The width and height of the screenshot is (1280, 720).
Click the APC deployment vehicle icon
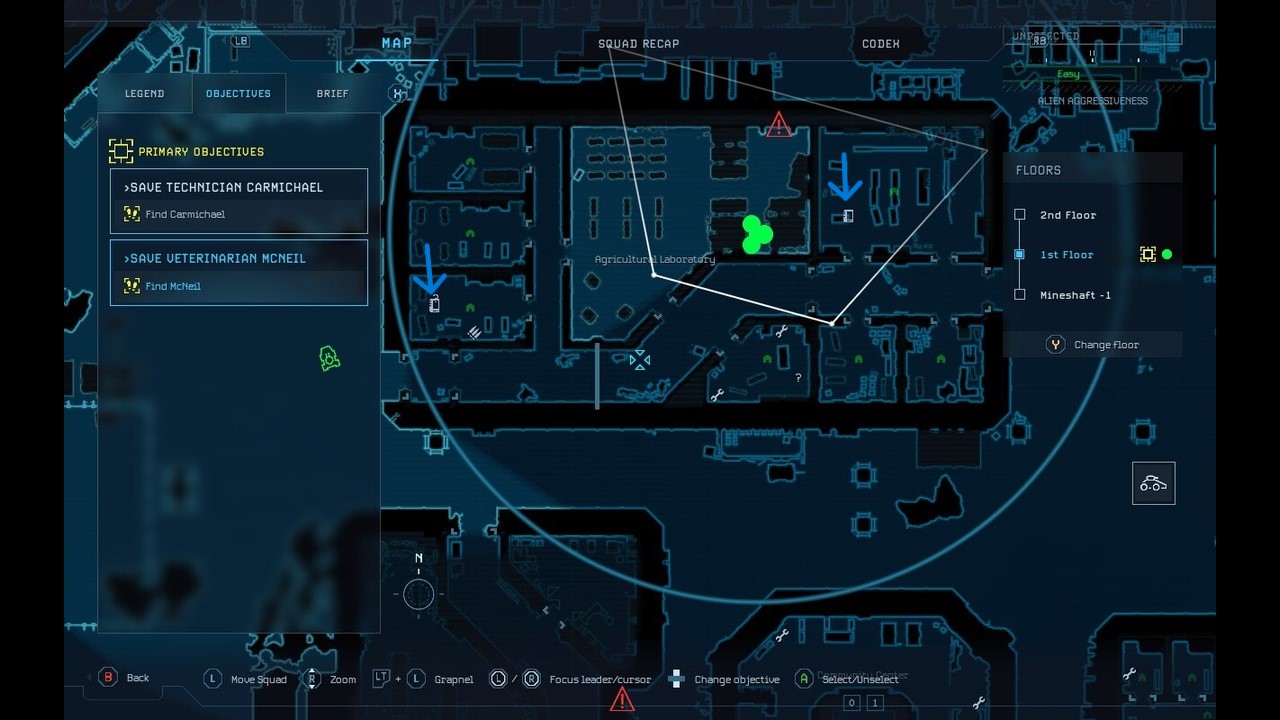(x=1153, y=482)
